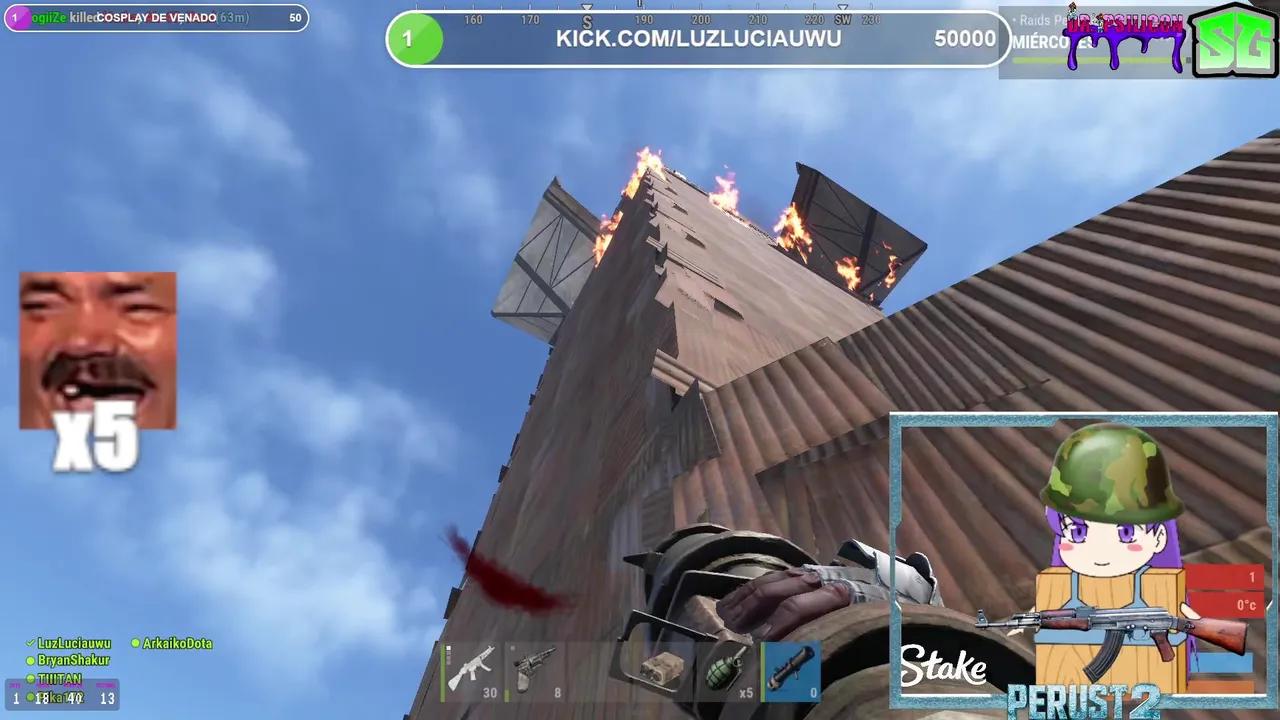Click the Stake sponsor logo
Screen dimensions: 1280x720
click(x=942, y=665)
